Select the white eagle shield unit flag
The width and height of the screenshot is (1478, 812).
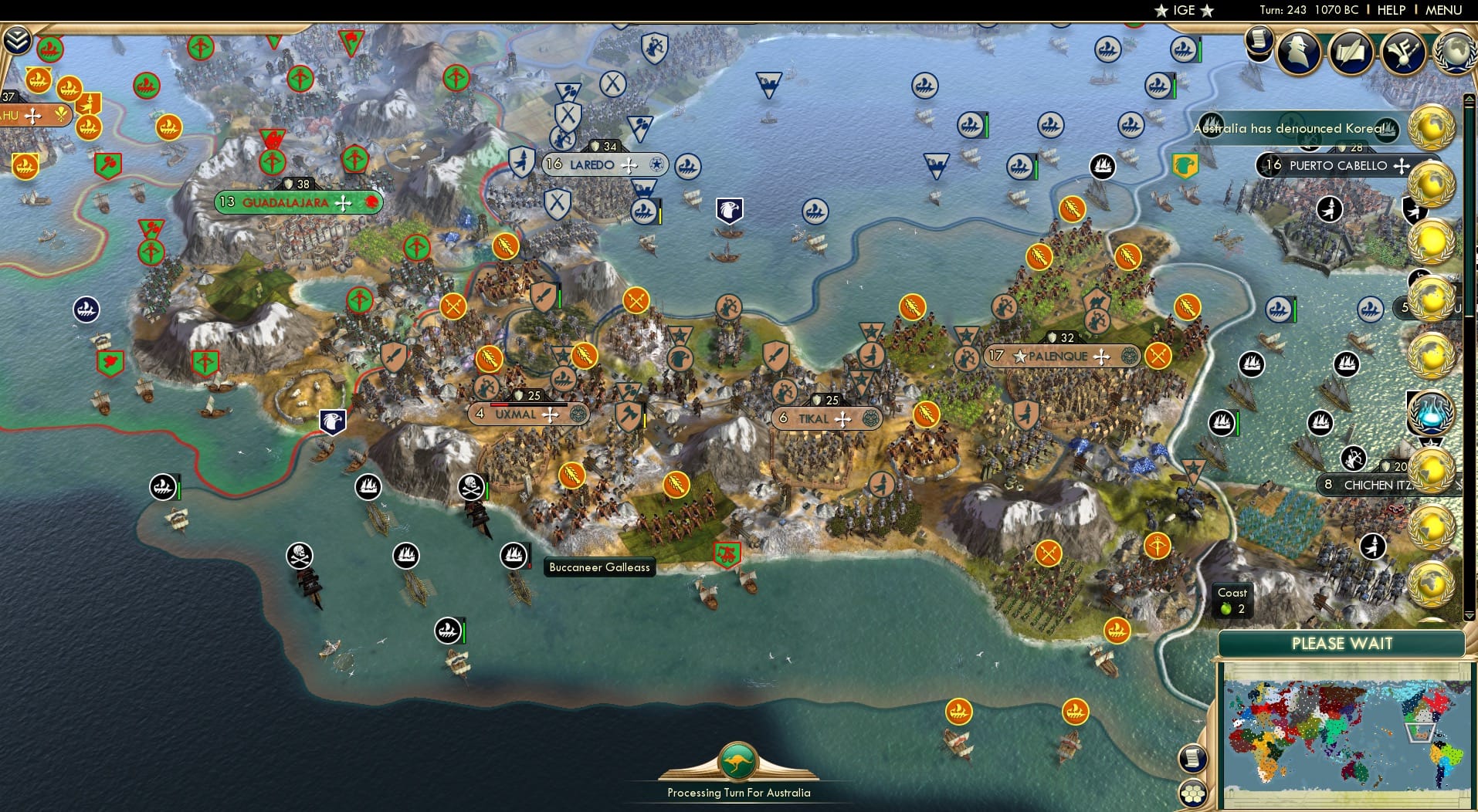[x=333, y=421]
